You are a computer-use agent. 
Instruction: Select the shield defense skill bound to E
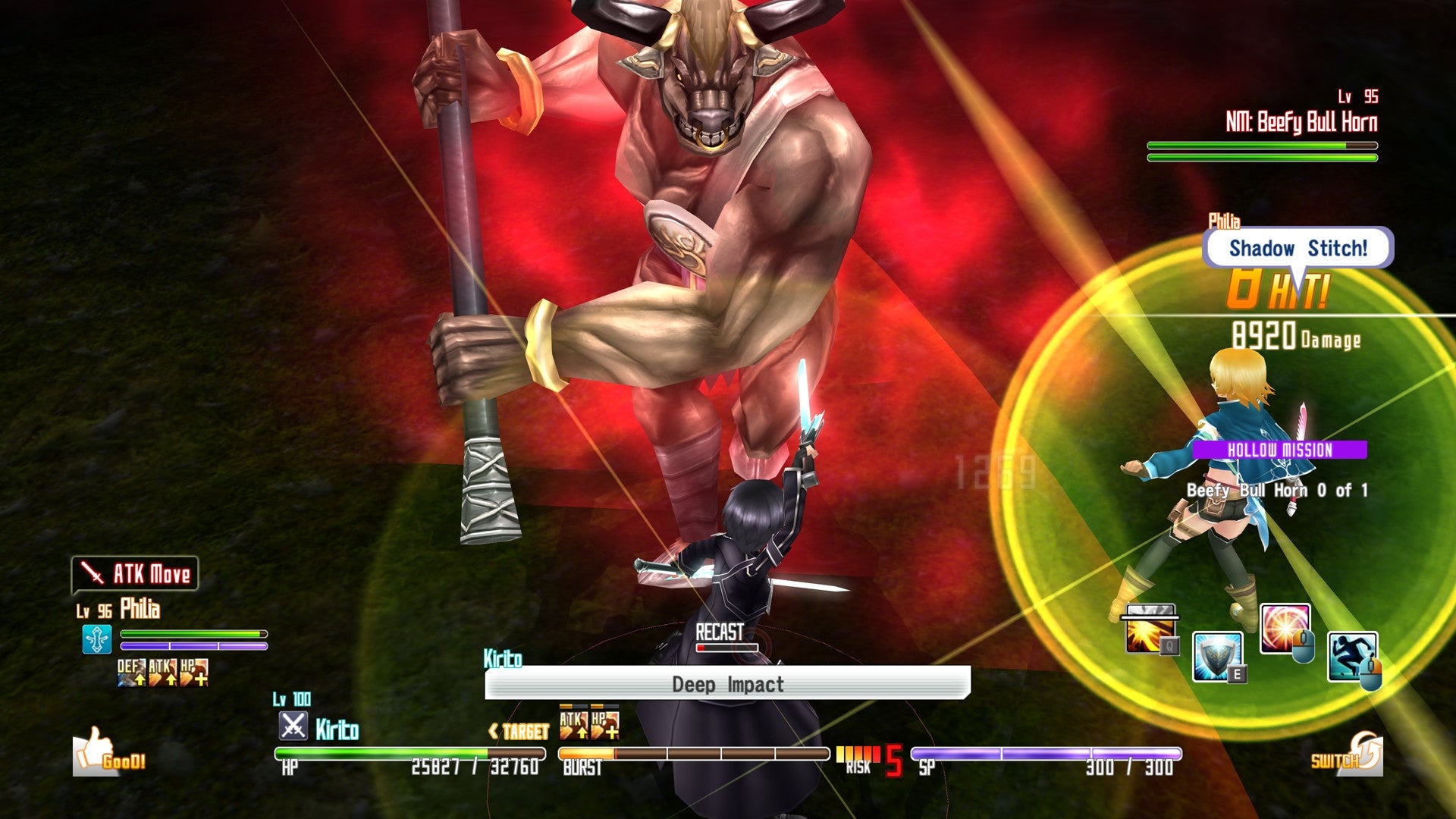click(1216, 656)
